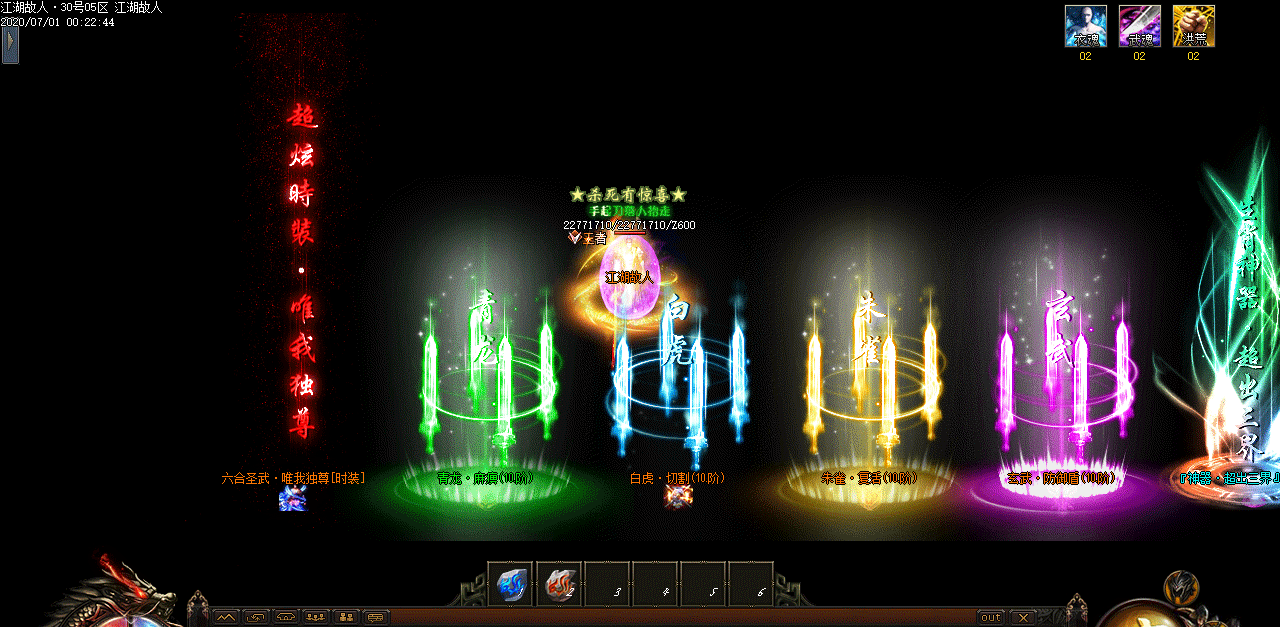Screen dimensions: 1281x627
Task: Use the blue item in hotbar slot one
Action: (510, 584)
